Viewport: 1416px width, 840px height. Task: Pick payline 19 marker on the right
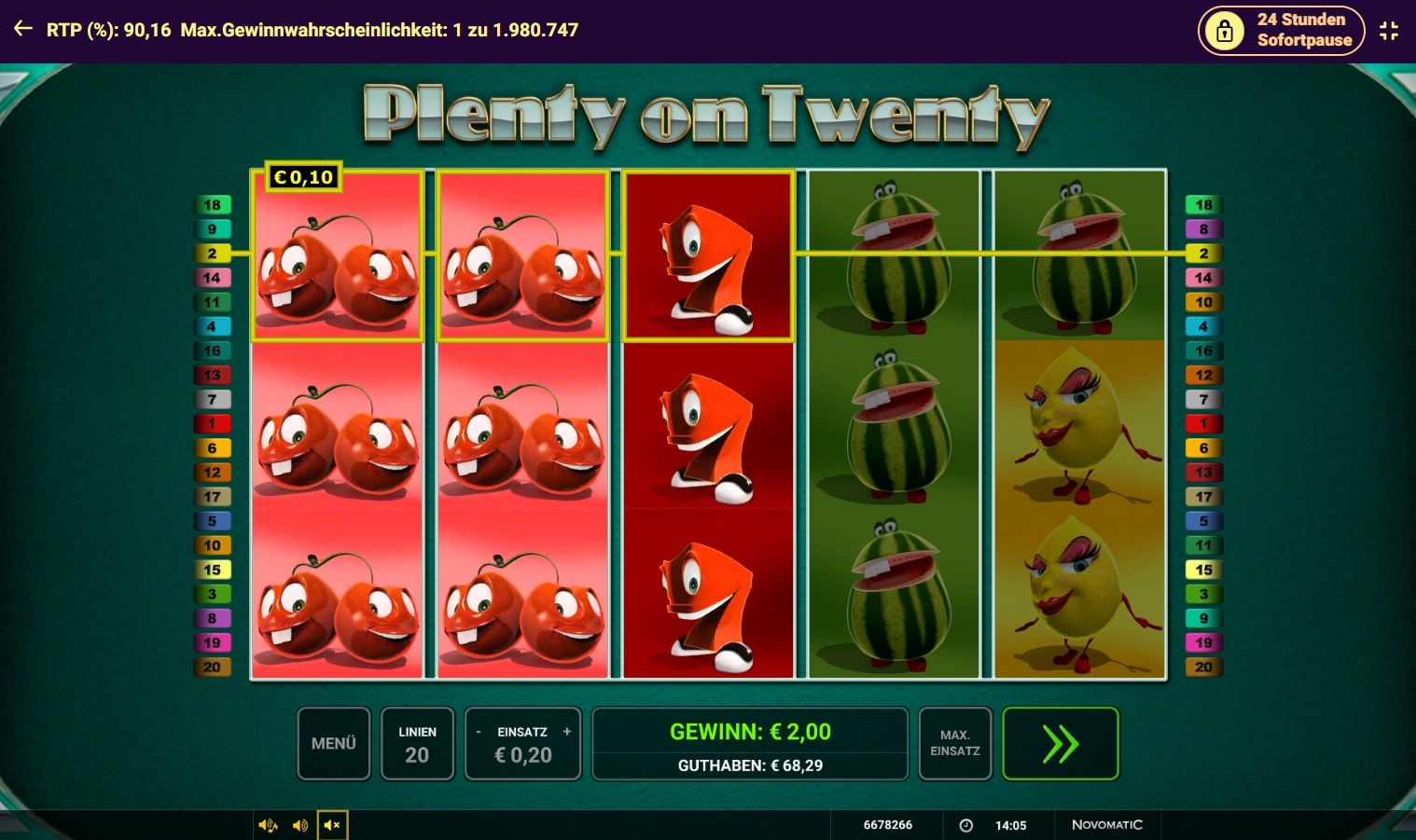[1203, 643]
